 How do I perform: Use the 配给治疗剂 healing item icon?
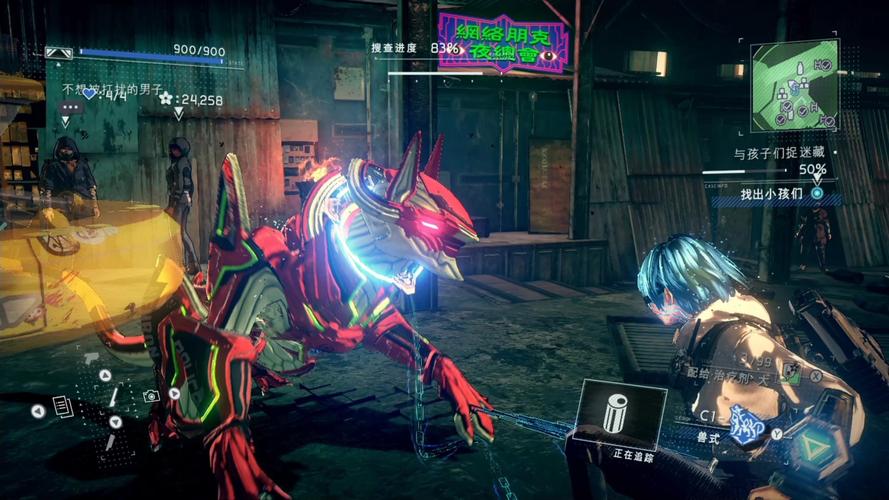(792, 373)
